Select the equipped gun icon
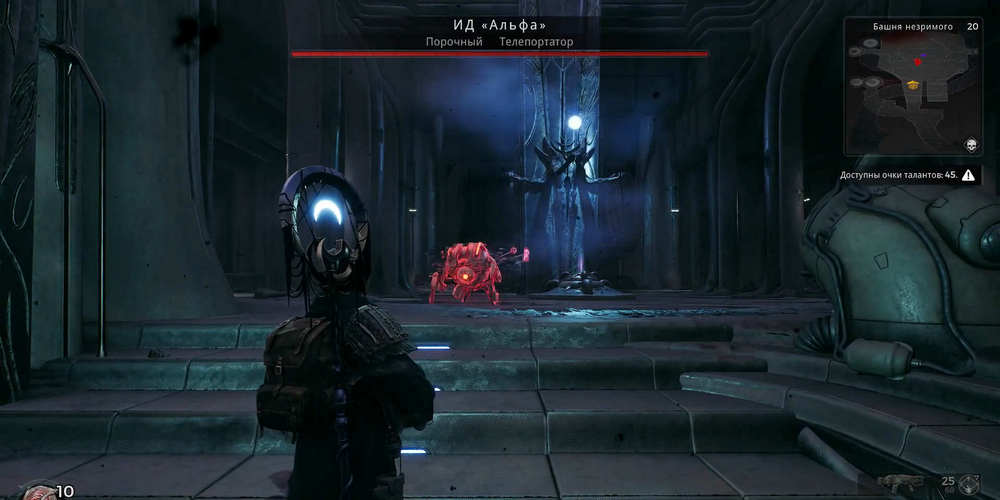Image resolution: width=1000 pixels, height=500 pixels. 901,483
